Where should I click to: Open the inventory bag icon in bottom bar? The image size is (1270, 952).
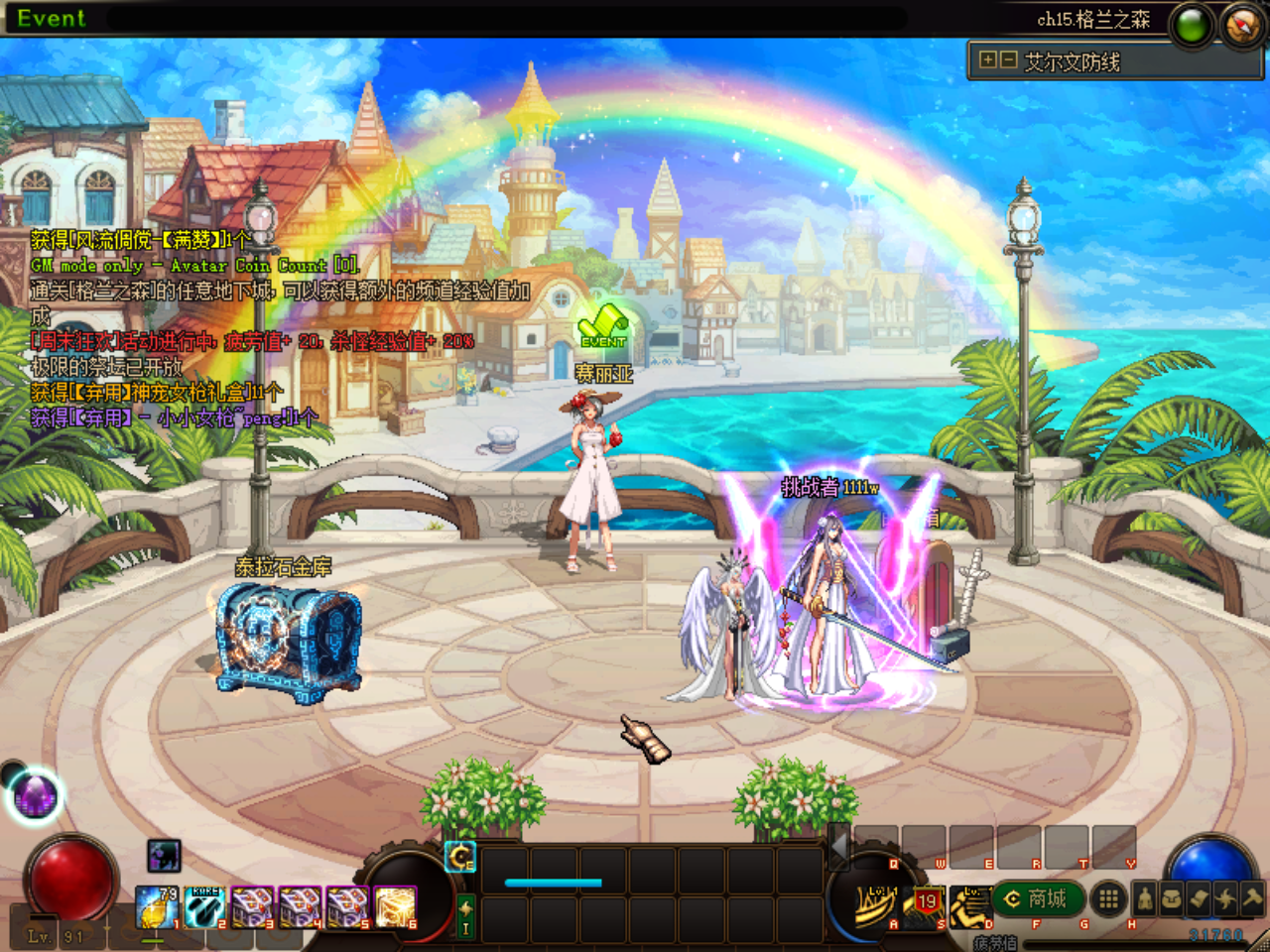click(x=1172, y=899)
